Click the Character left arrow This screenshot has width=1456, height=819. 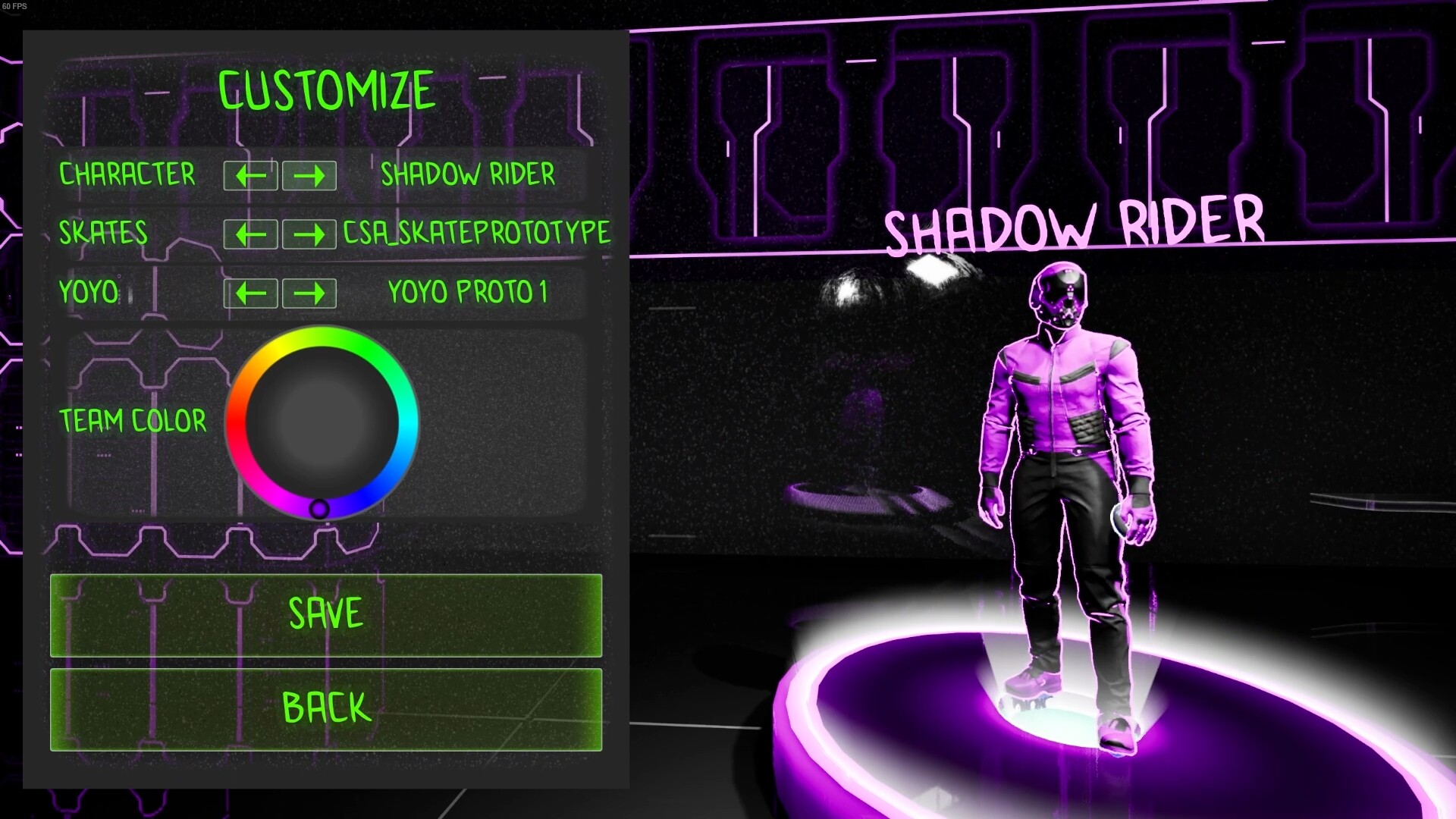click(x=250, y=175)
